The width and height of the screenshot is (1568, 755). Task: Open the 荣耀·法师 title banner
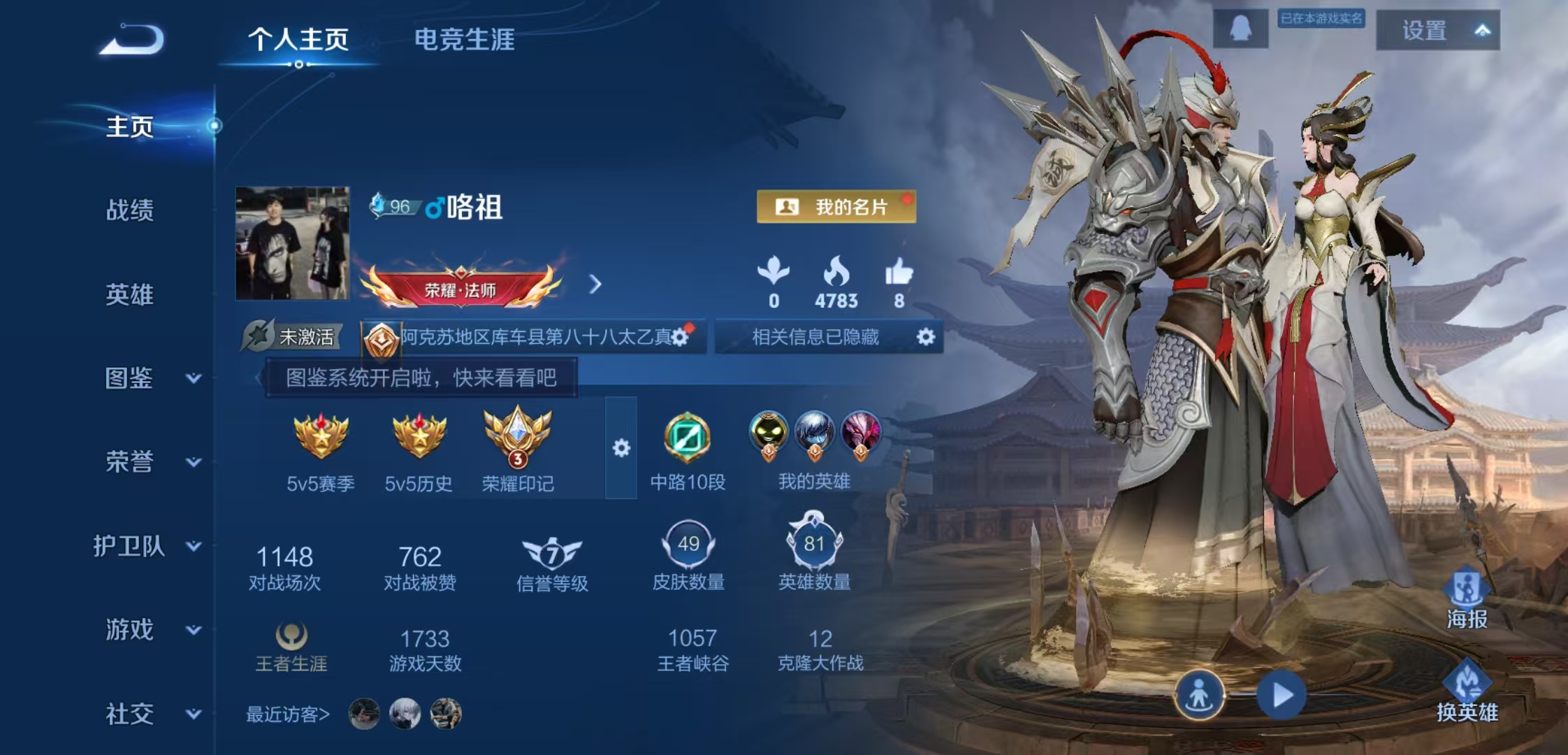[460, 288]
